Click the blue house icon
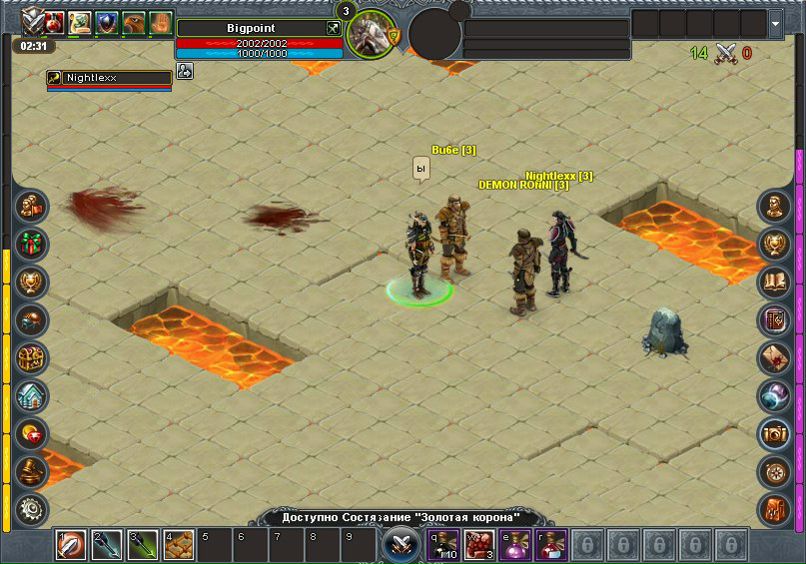Screen dimensions: 806x564 coord(32,396)
